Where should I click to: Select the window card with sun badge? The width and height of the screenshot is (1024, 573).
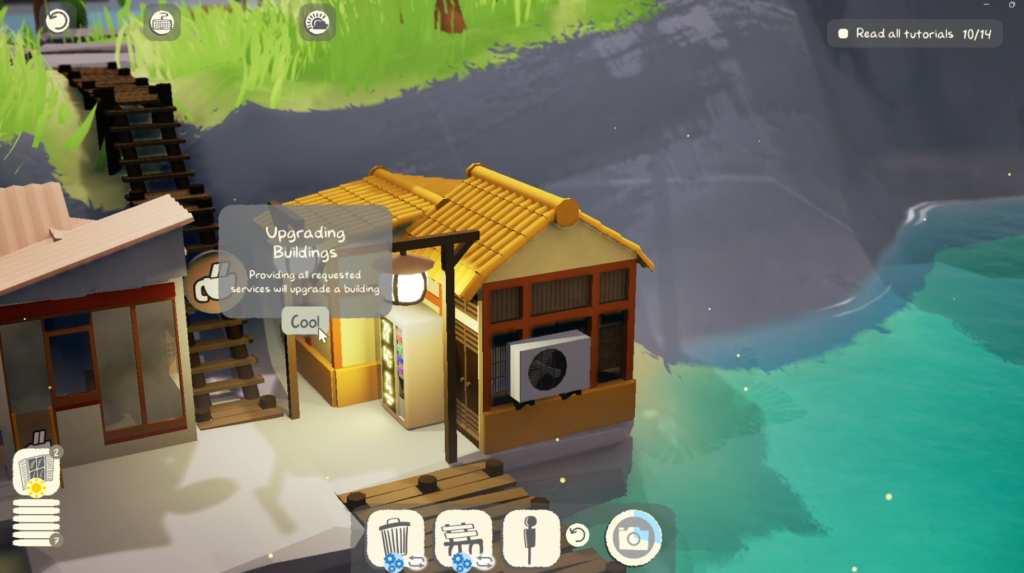click(37, 471)
